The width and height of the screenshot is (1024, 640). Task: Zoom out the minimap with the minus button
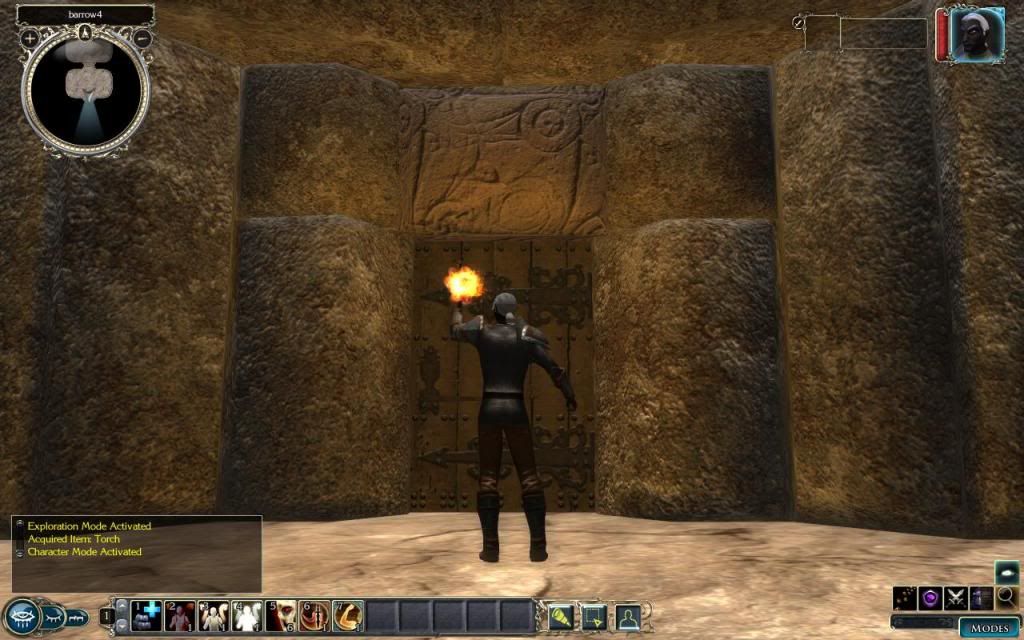coord(142,38)
